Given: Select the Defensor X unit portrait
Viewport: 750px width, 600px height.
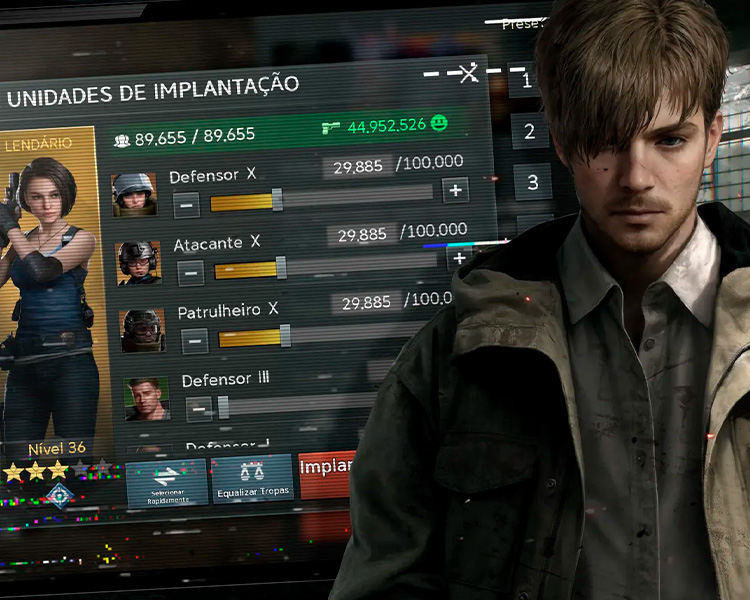Looking at the screenshot, I should pos(134,194).
